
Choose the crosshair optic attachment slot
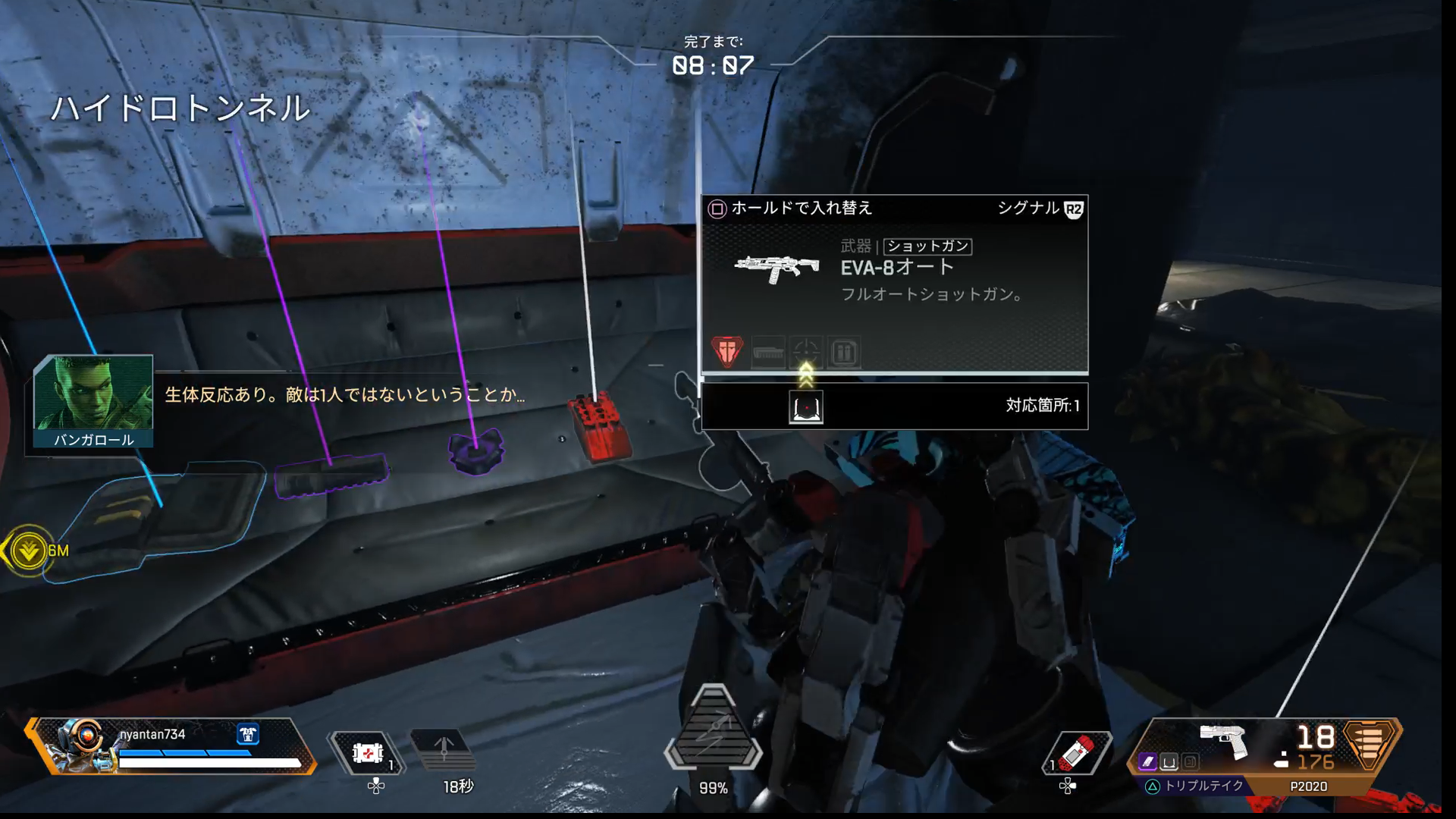pyautogui.click(x=806, y=353)
